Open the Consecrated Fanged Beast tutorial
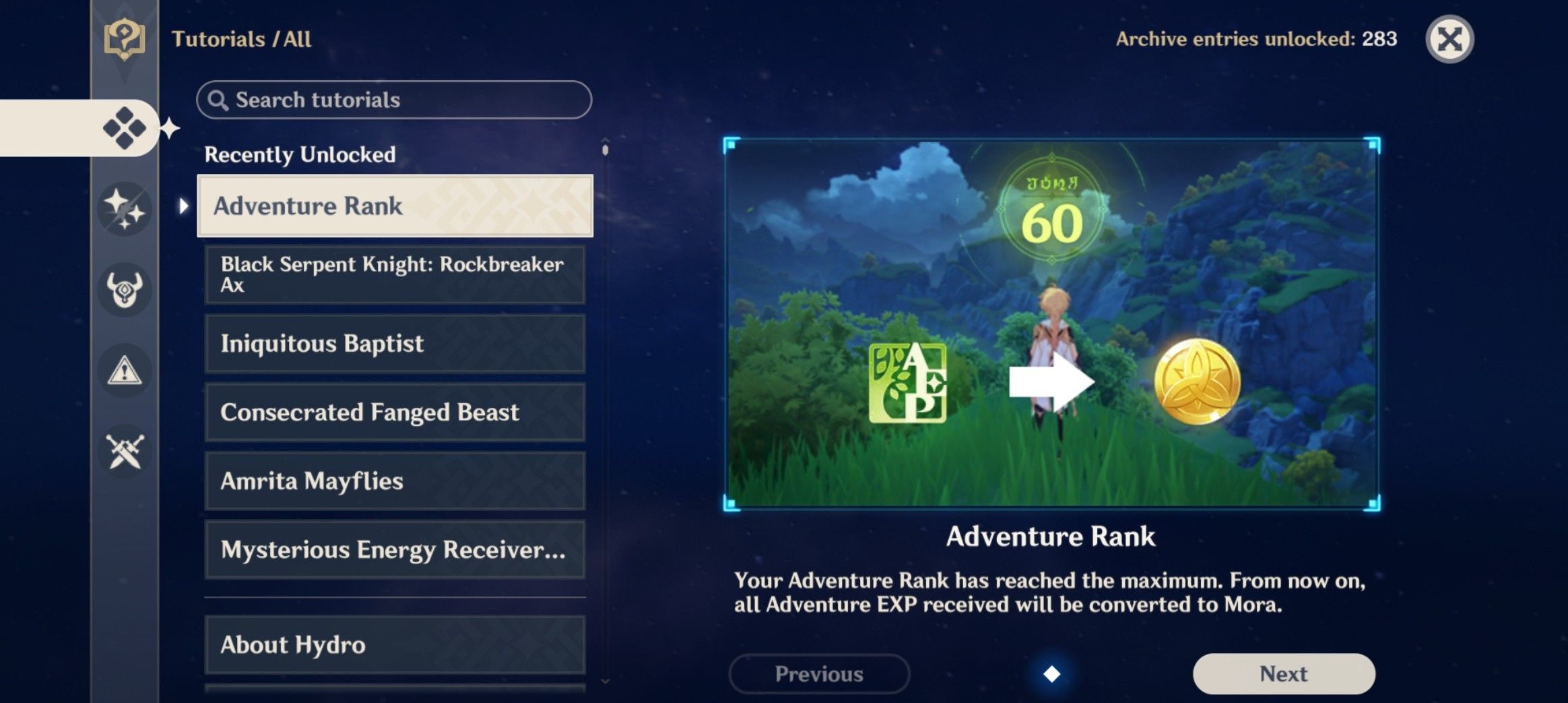1568x703 pixels. point(394,412)
